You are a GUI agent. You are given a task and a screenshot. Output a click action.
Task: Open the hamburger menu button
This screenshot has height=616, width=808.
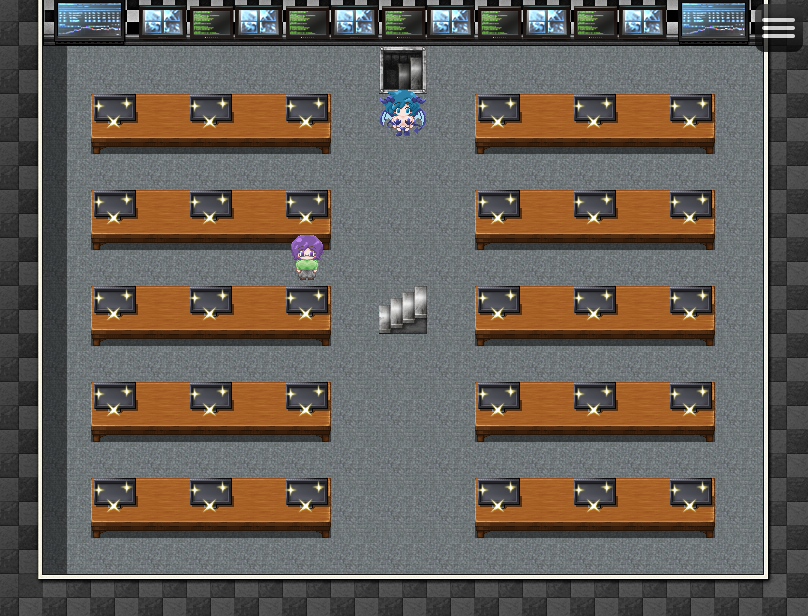(778, 28)
